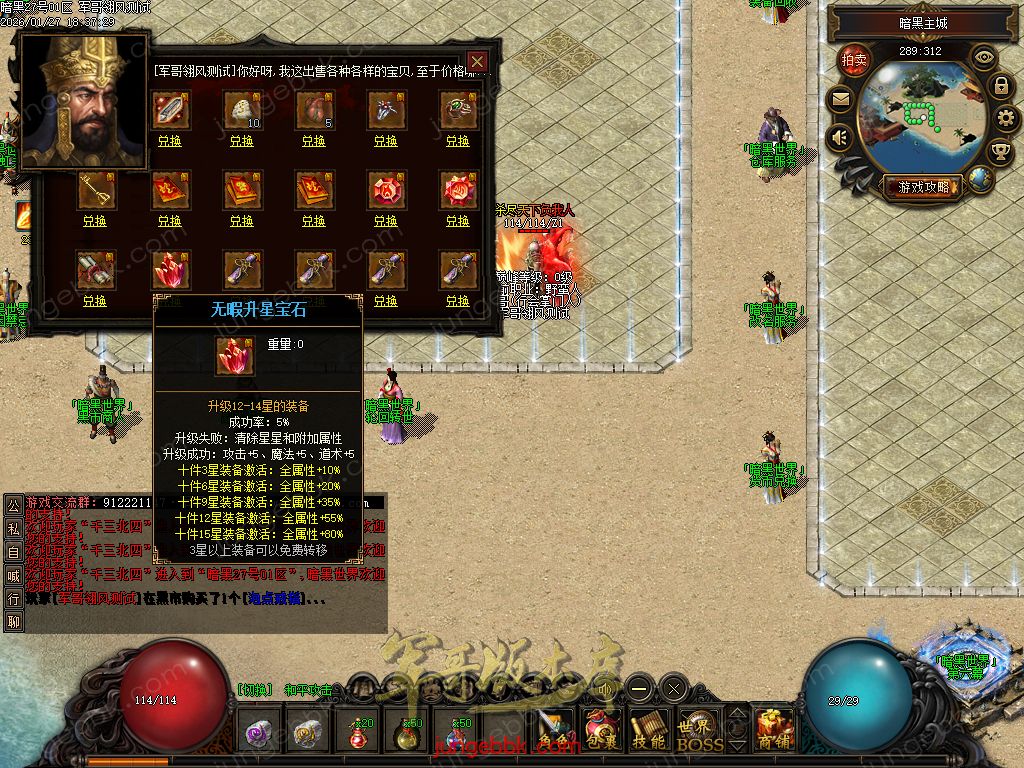Open the 拍卖 auction house
1024x768 pixels.
854,60
